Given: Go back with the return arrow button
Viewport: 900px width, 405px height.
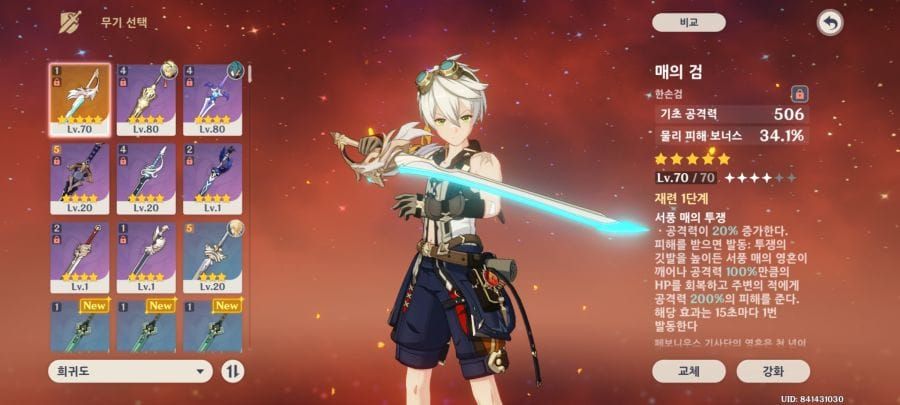Looking at the screenshot, I should 829,22.
